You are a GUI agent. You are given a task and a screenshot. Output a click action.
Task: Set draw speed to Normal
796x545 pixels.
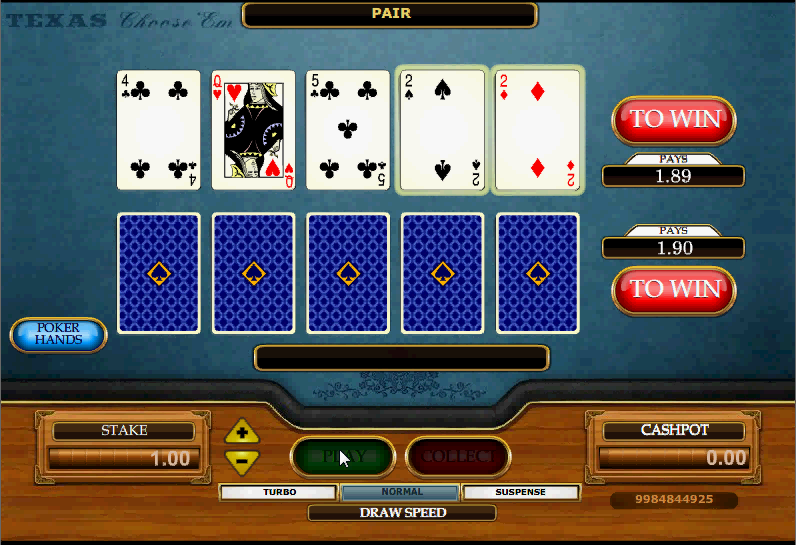400,492
